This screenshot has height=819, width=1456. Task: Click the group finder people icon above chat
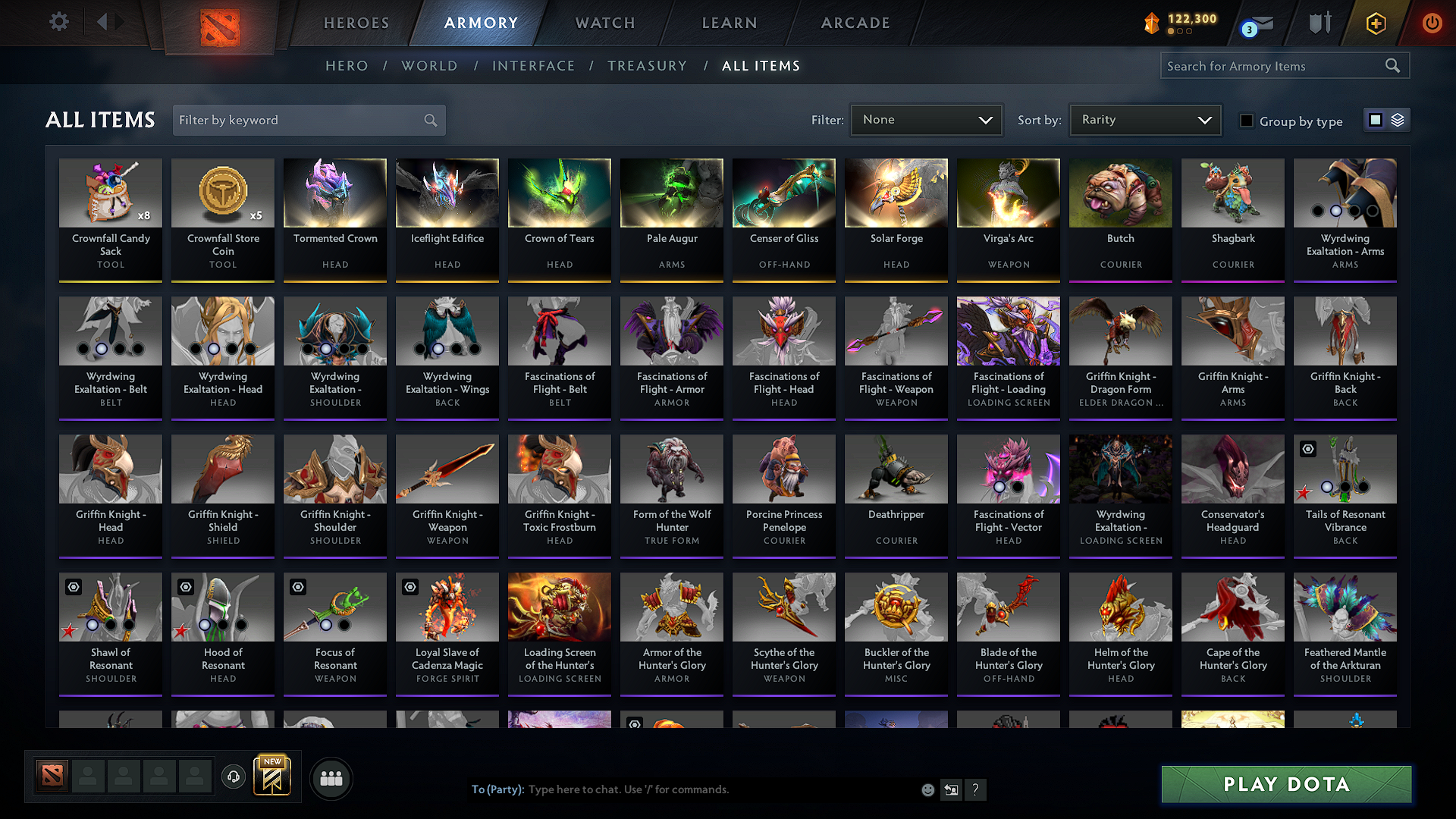[x=331, y=778]
